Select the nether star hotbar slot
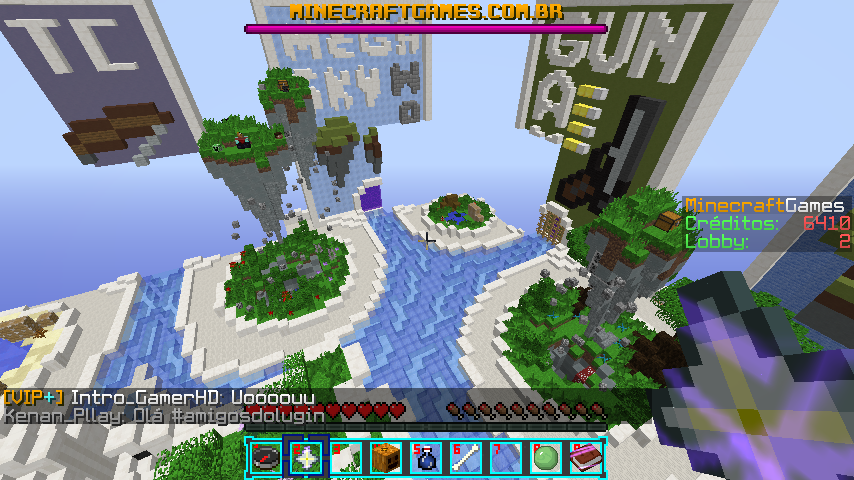This screenshot has width=854, height=480. (x=304, y=458)
